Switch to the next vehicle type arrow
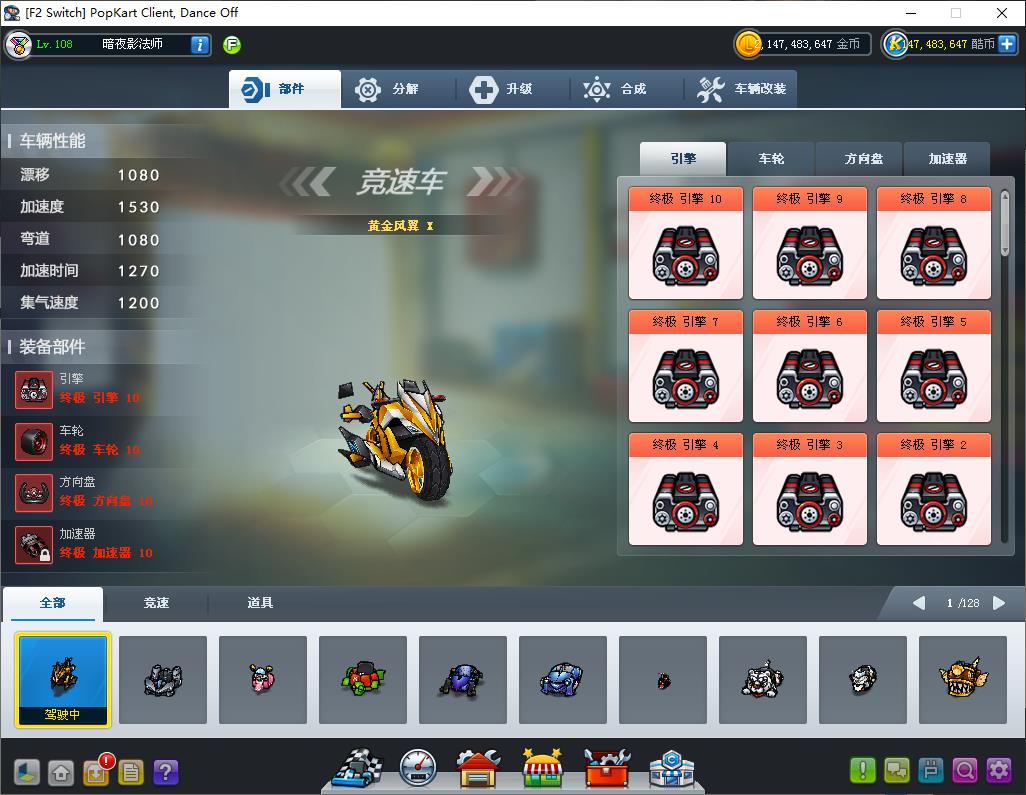The width and height of the screenshot is (1026, 795). tap(491, 182)
